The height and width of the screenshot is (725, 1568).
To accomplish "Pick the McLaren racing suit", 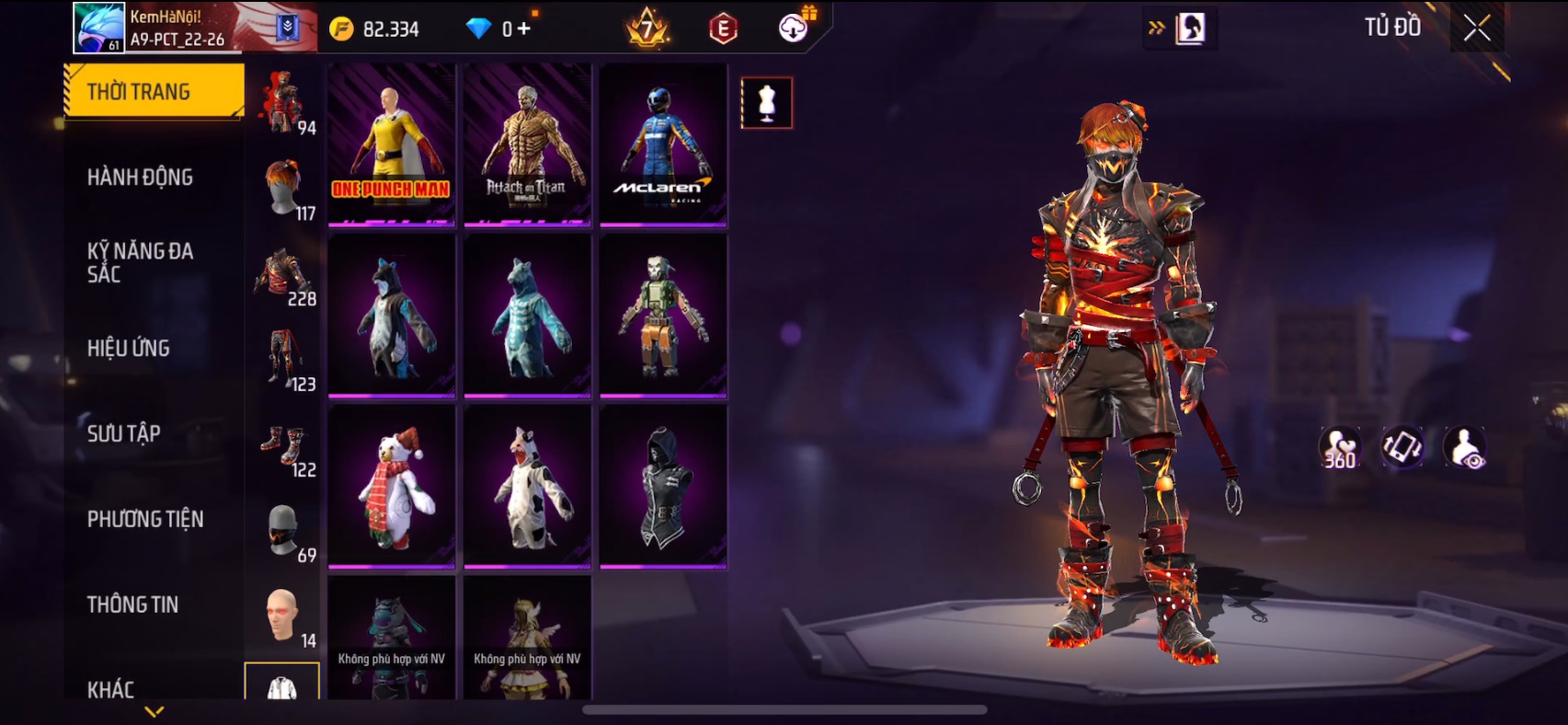I will pos(663,144).
